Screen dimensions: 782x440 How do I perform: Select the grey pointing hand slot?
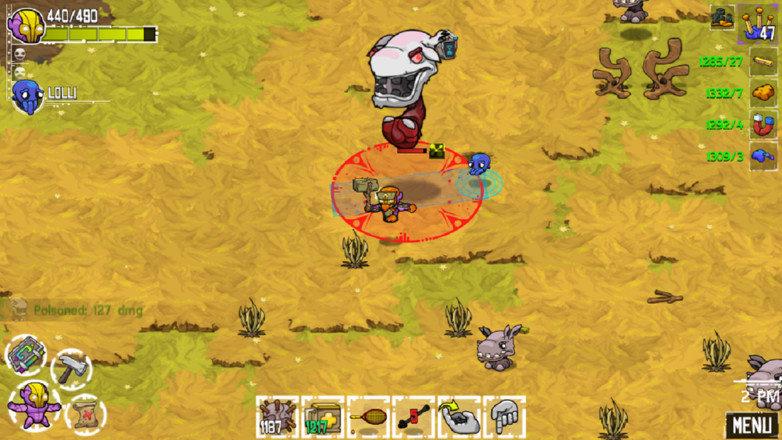pos(504,414)
